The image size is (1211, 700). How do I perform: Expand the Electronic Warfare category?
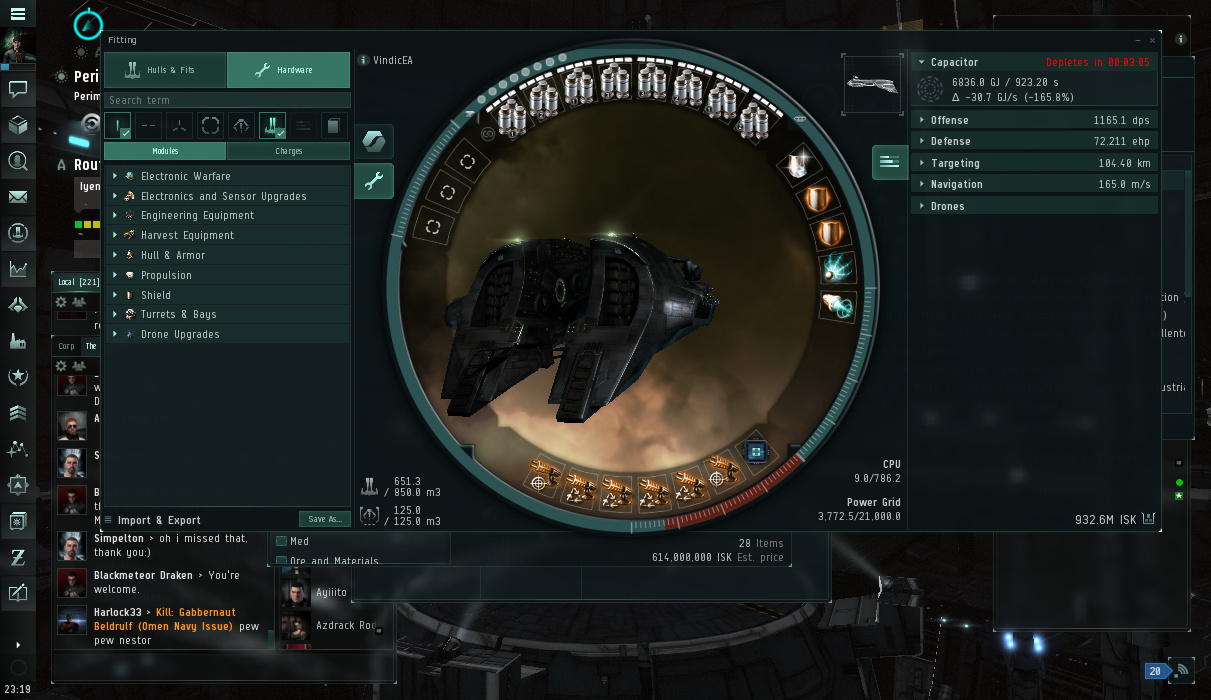[x=185, y=176]
